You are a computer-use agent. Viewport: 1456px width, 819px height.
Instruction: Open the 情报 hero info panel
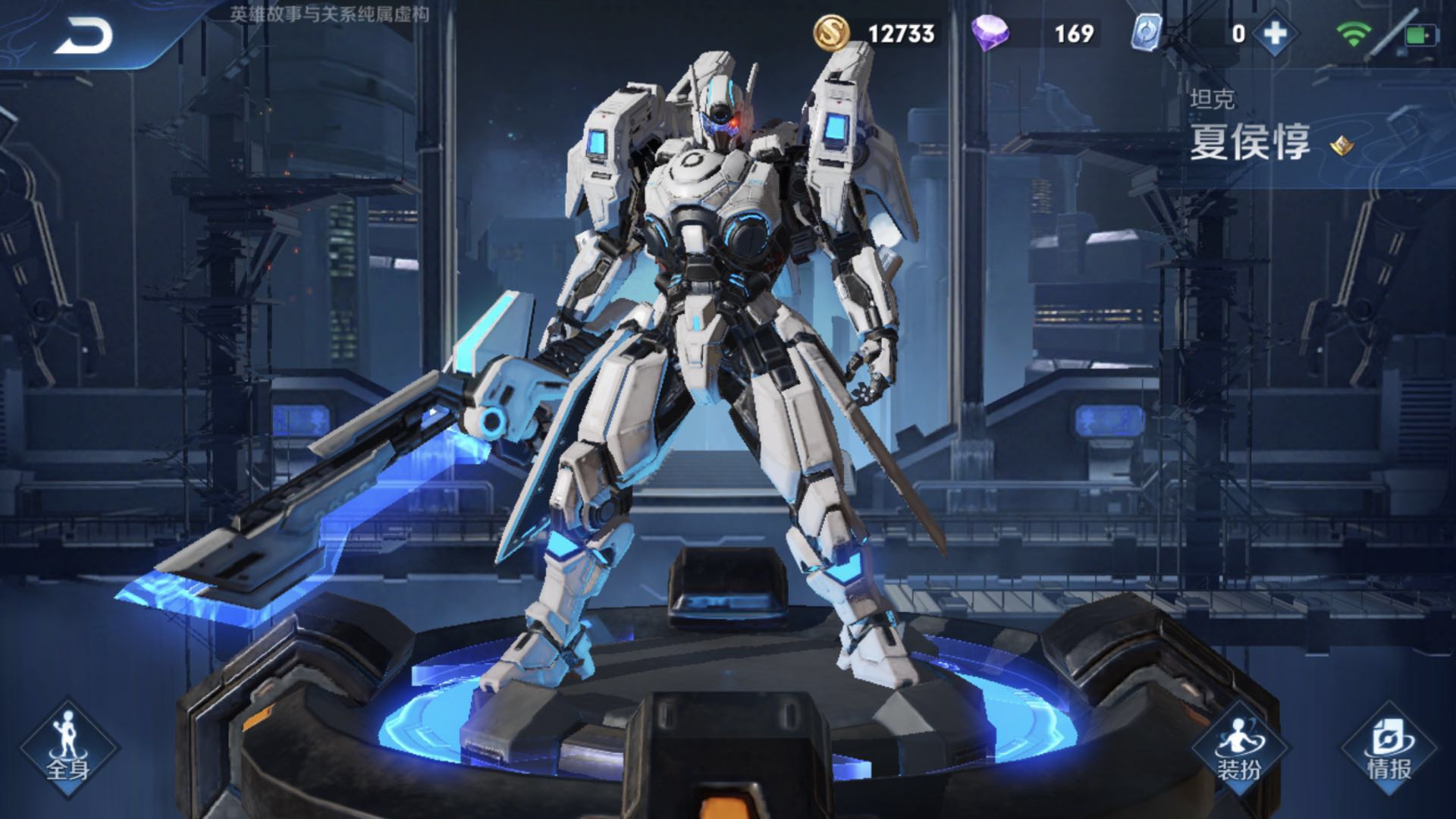click(1389, 748)
